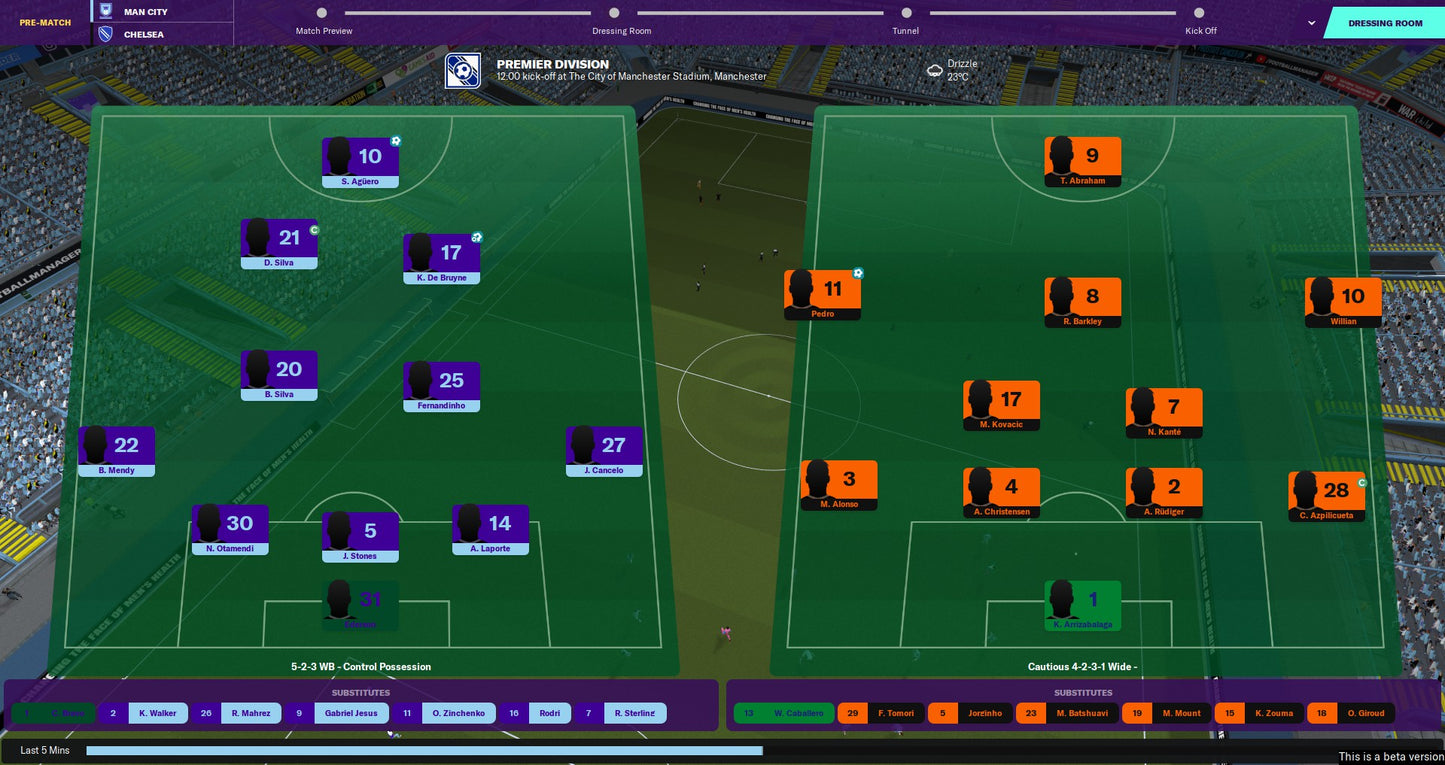Choose K. Arrizabalaga's goalkeeper card

tap(1082, 605)
